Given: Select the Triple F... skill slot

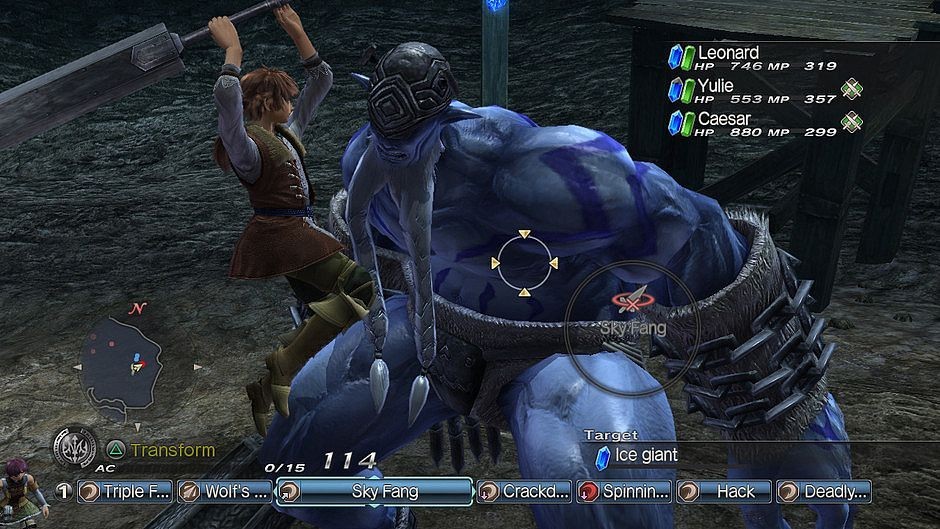Looking at the screenshot, I should 124,491.
